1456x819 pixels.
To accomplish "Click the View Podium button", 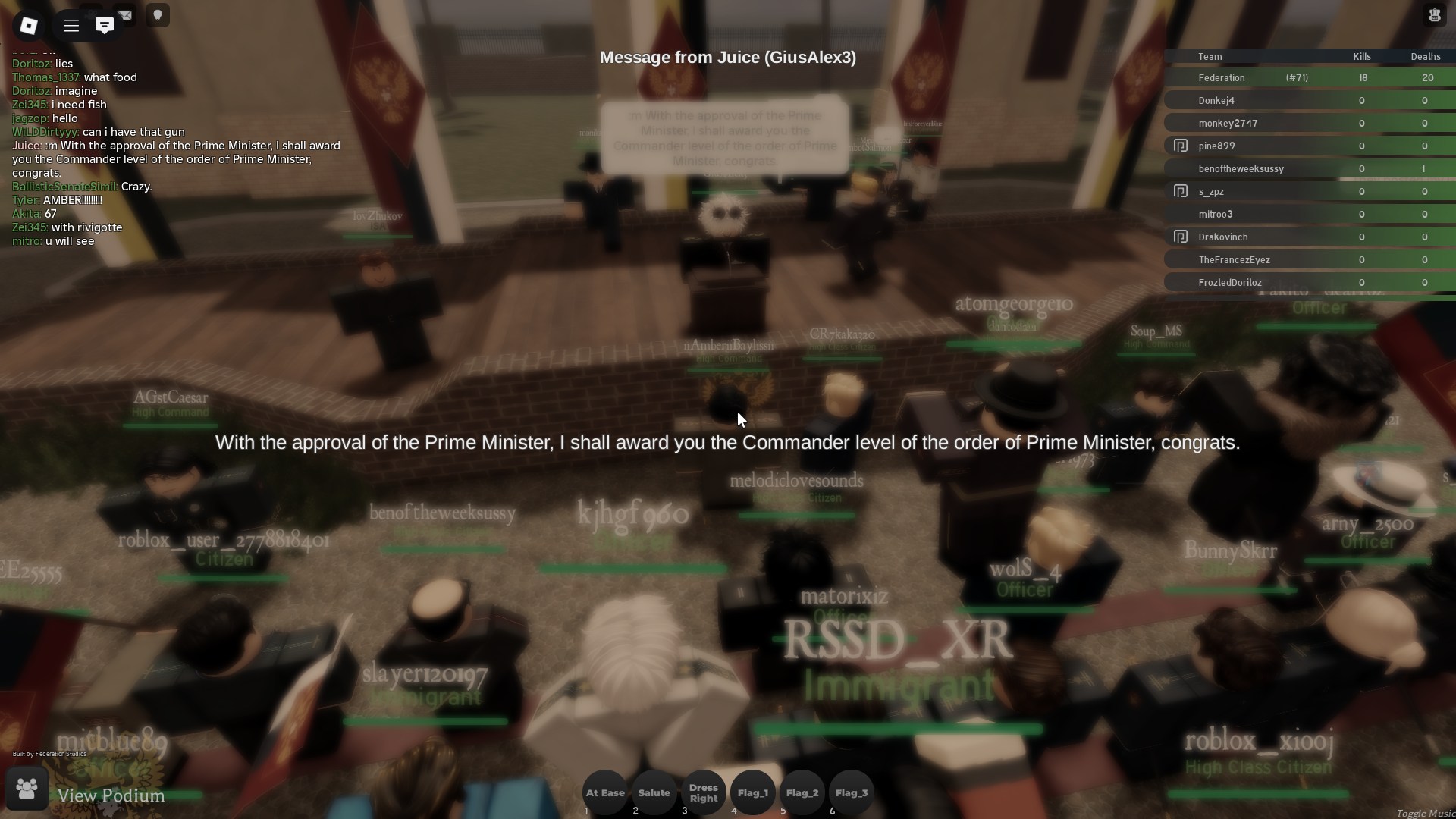I will pos(111,795).
